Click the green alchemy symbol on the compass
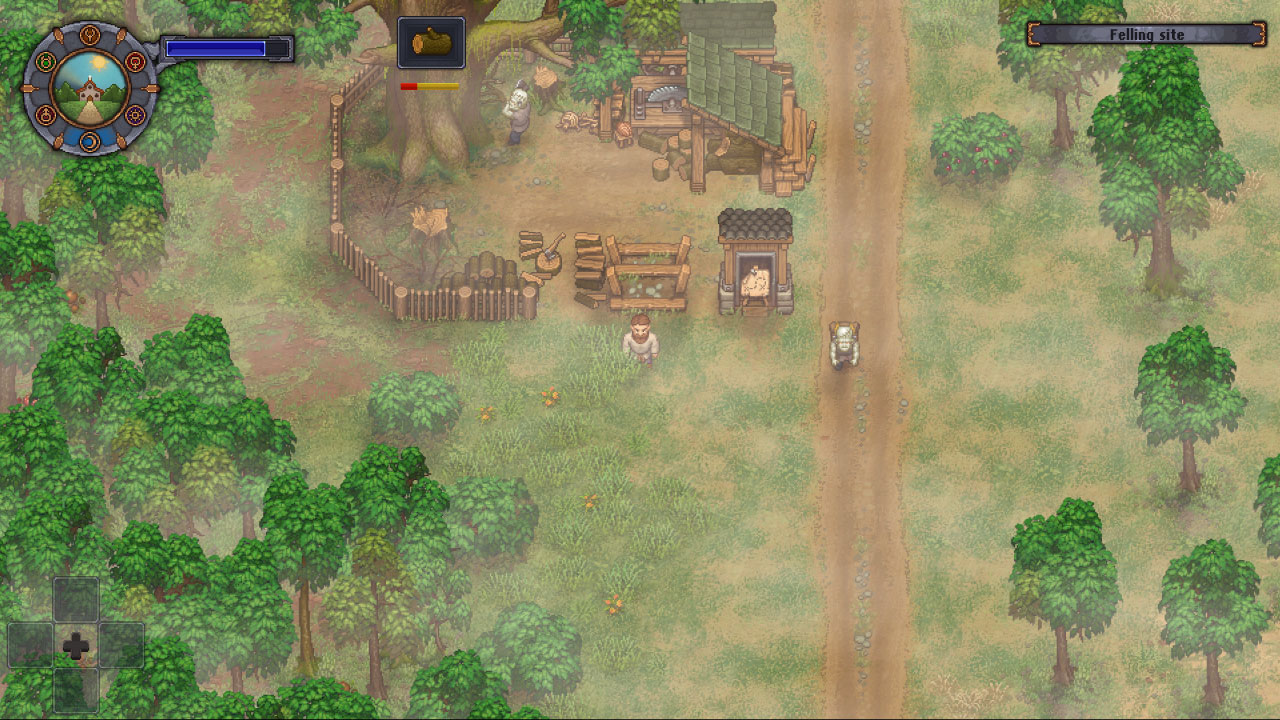Image resolution: width=1280 pixels, height=720 pixels. tap(47, 61)
